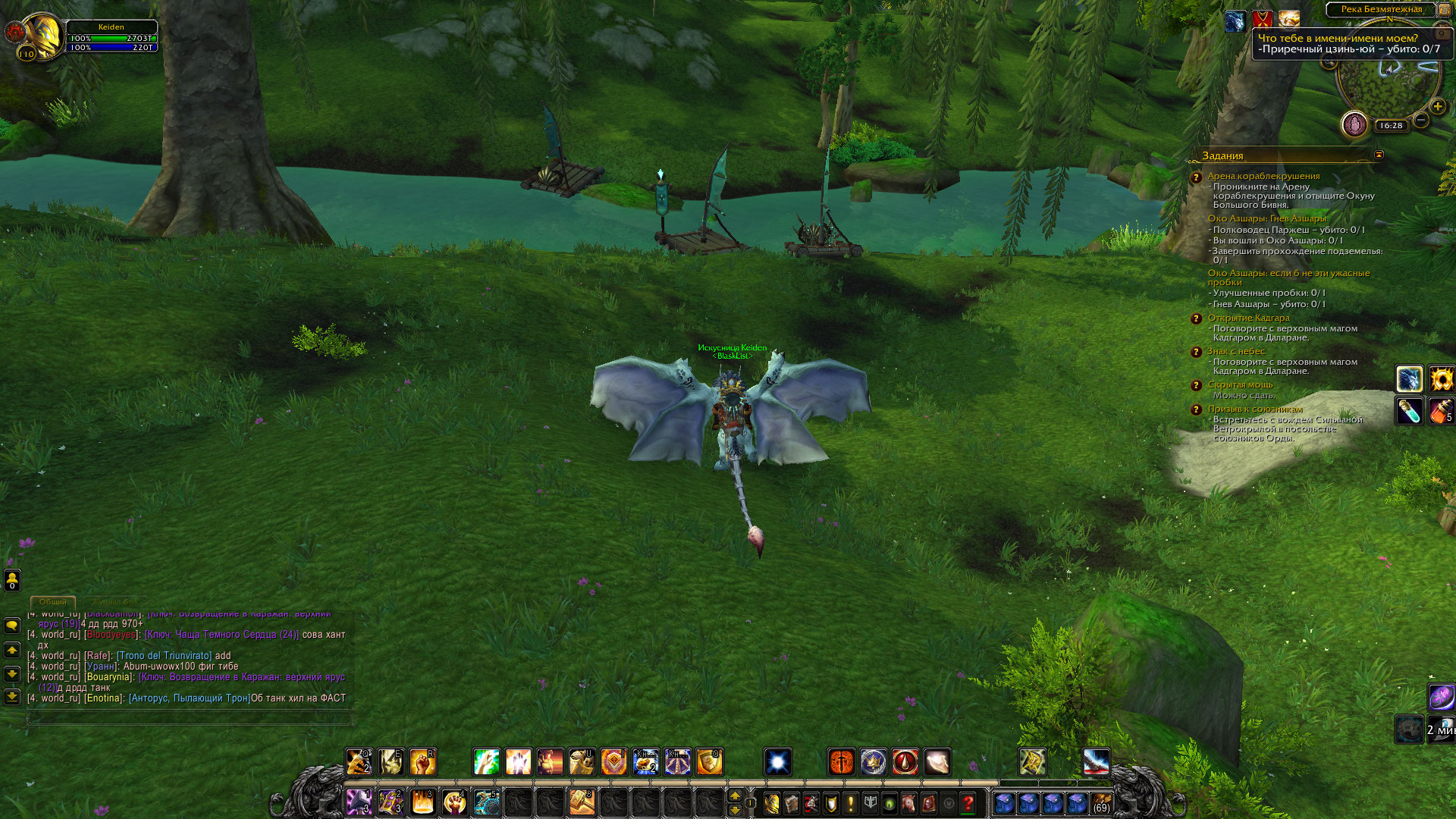This screenshot has width=1456, height=819.
Task: Open the backpack showing 69 free slots
Action: [1101, 802]
